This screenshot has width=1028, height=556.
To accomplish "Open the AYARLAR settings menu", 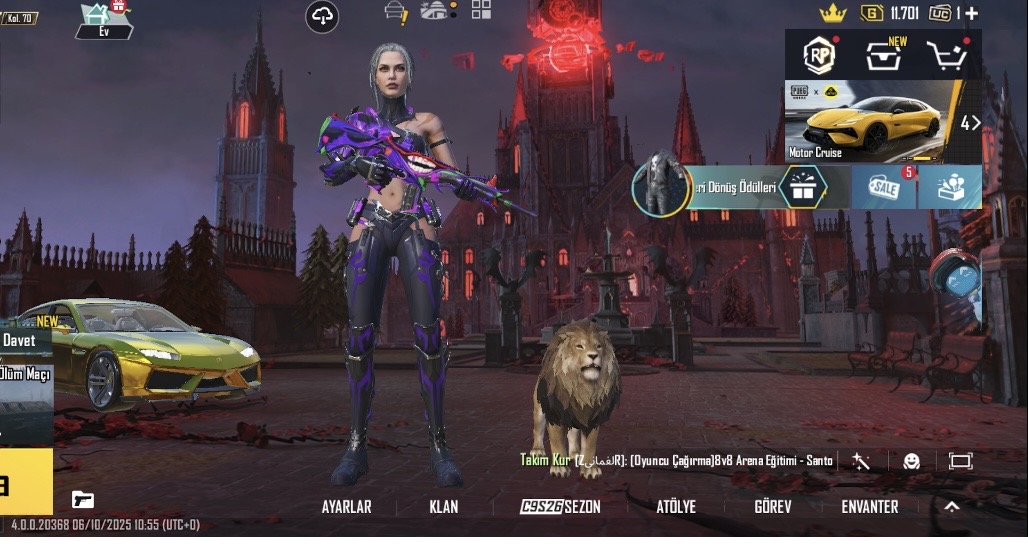I will click(x=346, y=507).
